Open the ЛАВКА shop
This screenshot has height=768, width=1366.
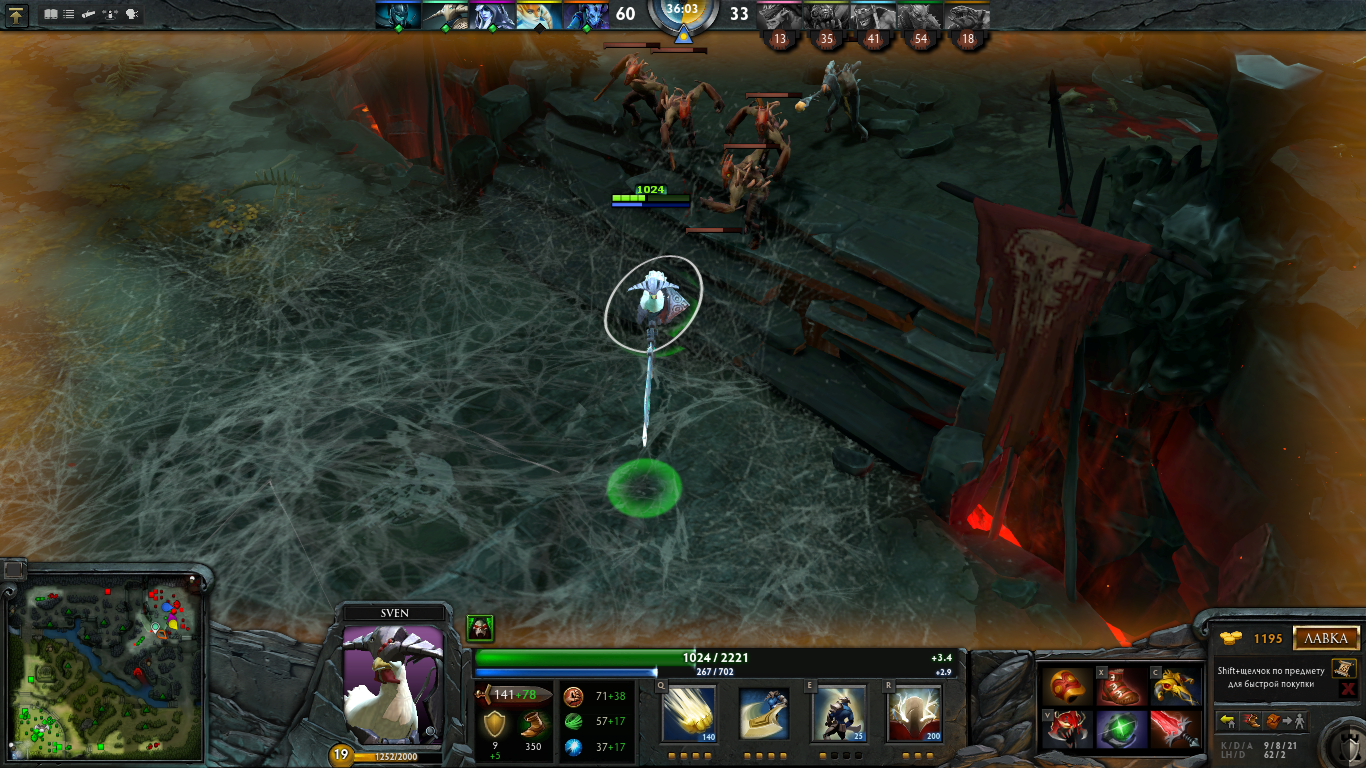(1327, 638)
